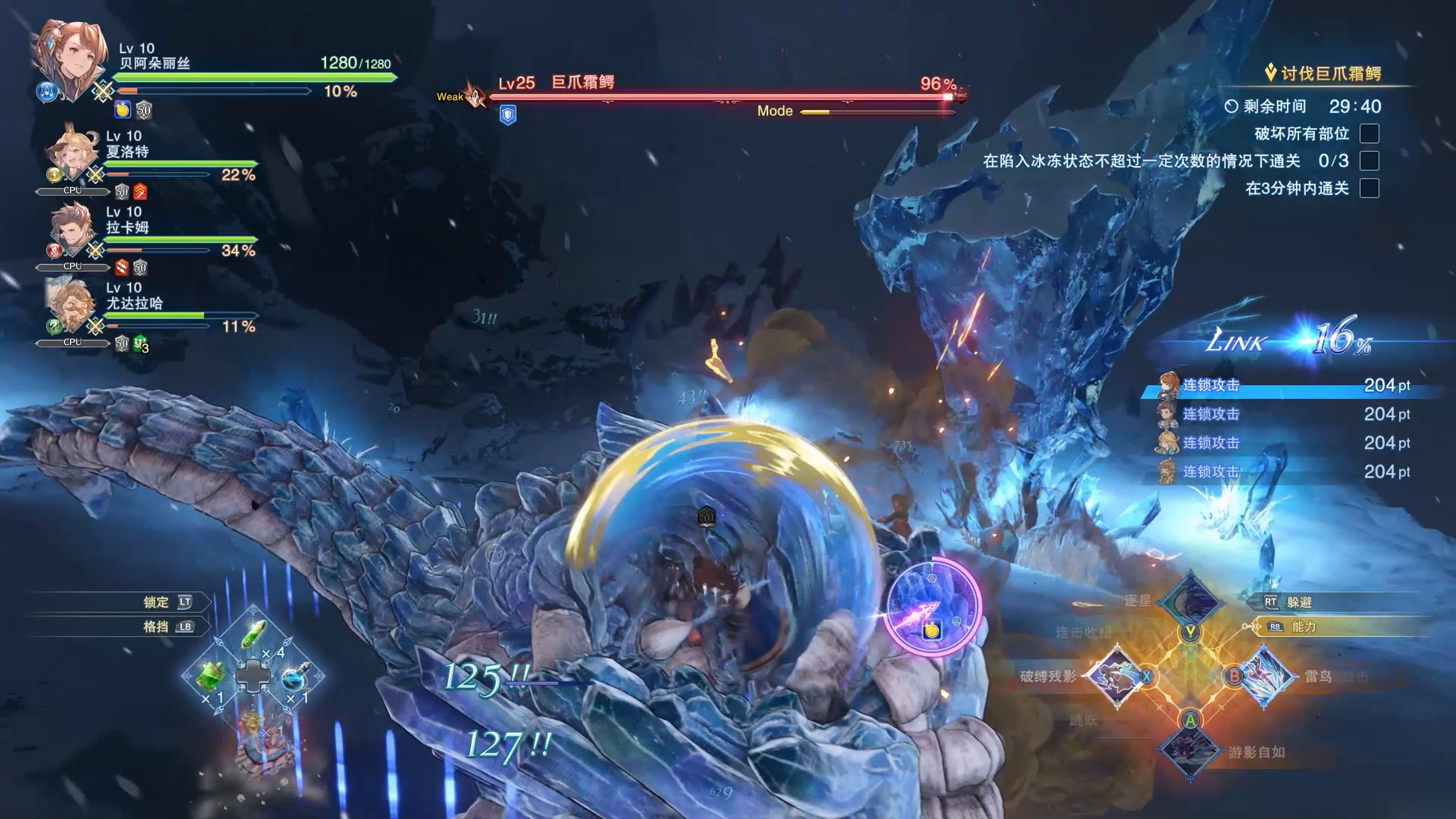
Task: Use the green potion jar item
Action: coord(212,676)
